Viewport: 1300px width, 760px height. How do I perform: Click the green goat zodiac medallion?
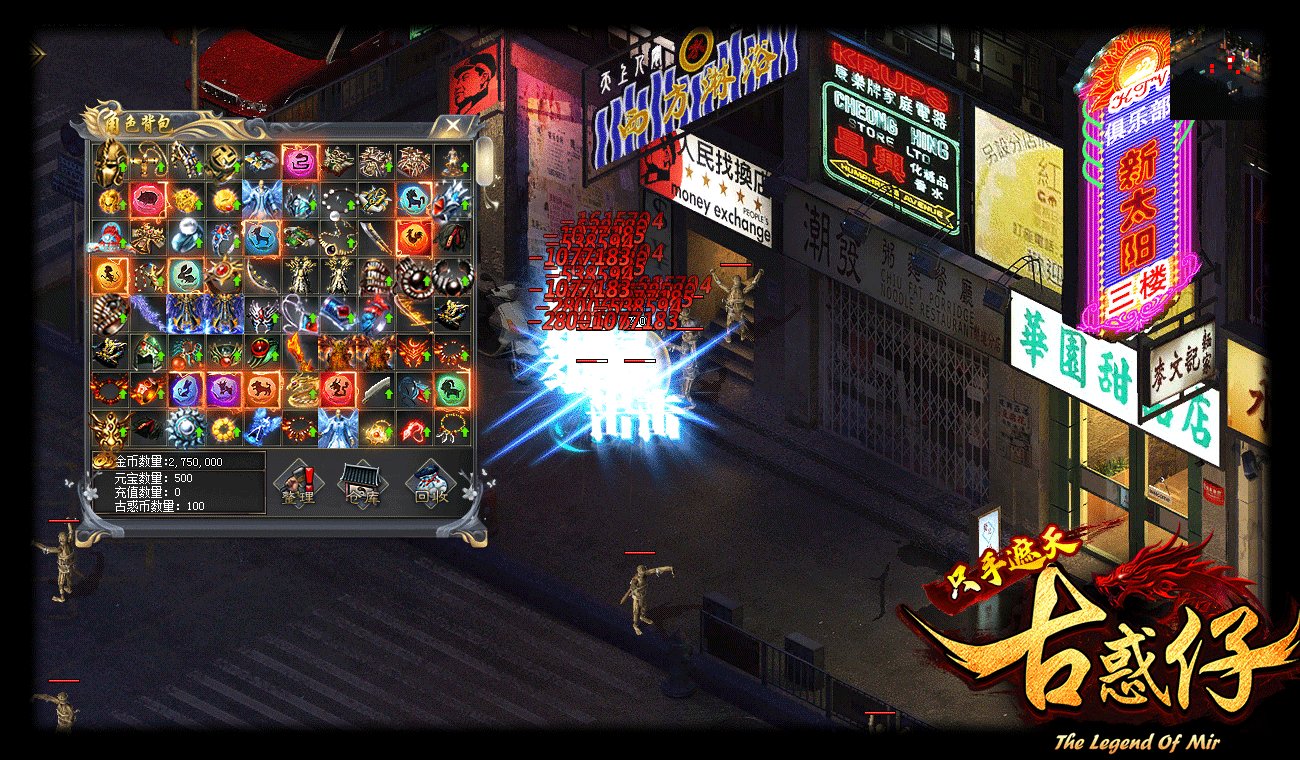click(x=450, y=389)
